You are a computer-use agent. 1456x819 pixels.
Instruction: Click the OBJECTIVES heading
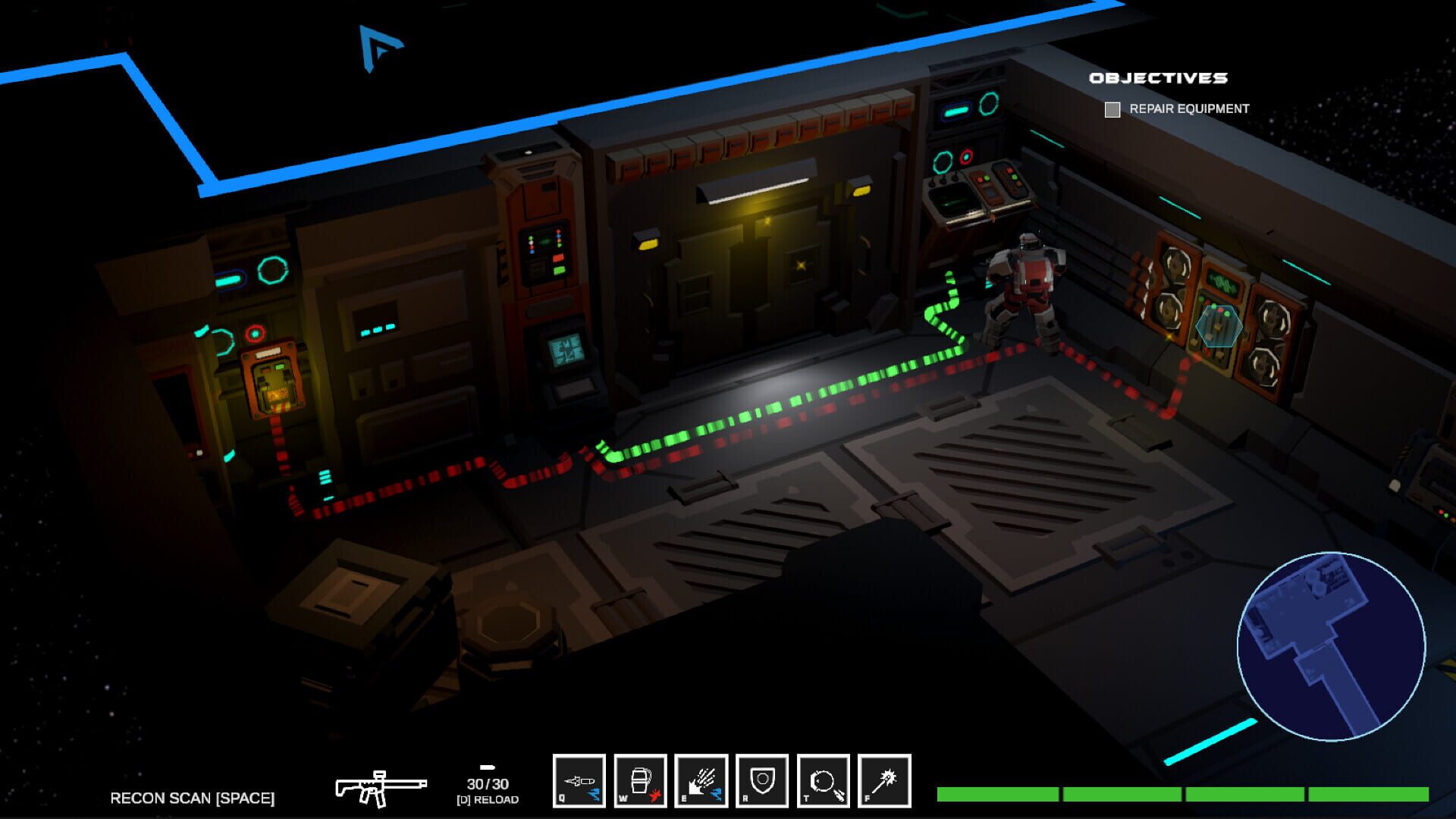point(1159,77)
